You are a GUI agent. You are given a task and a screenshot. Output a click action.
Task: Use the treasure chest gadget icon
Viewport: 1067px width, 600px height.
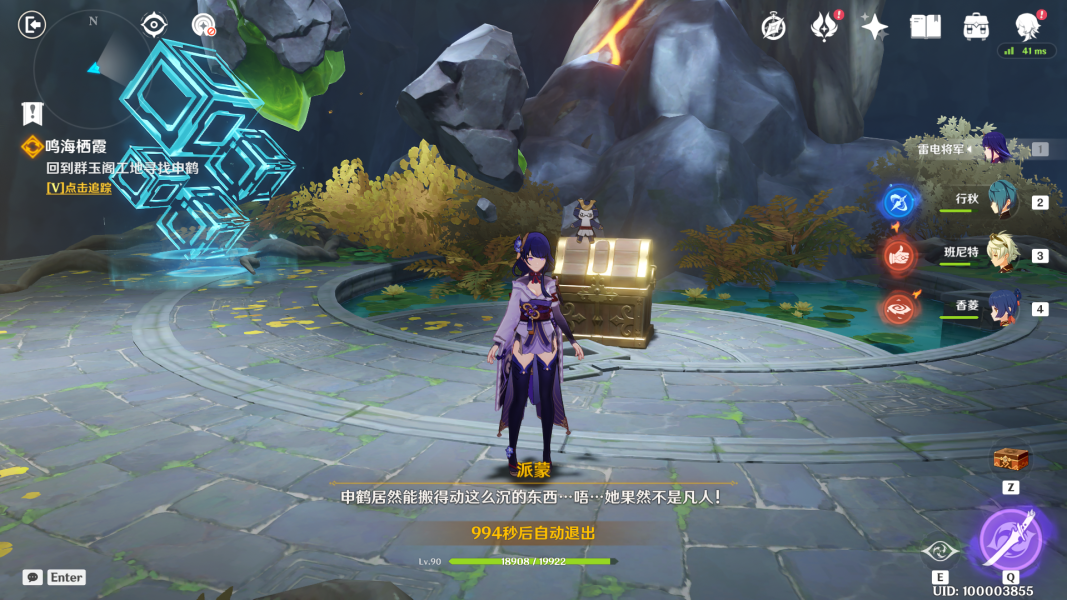click(x=1010, y=460)
